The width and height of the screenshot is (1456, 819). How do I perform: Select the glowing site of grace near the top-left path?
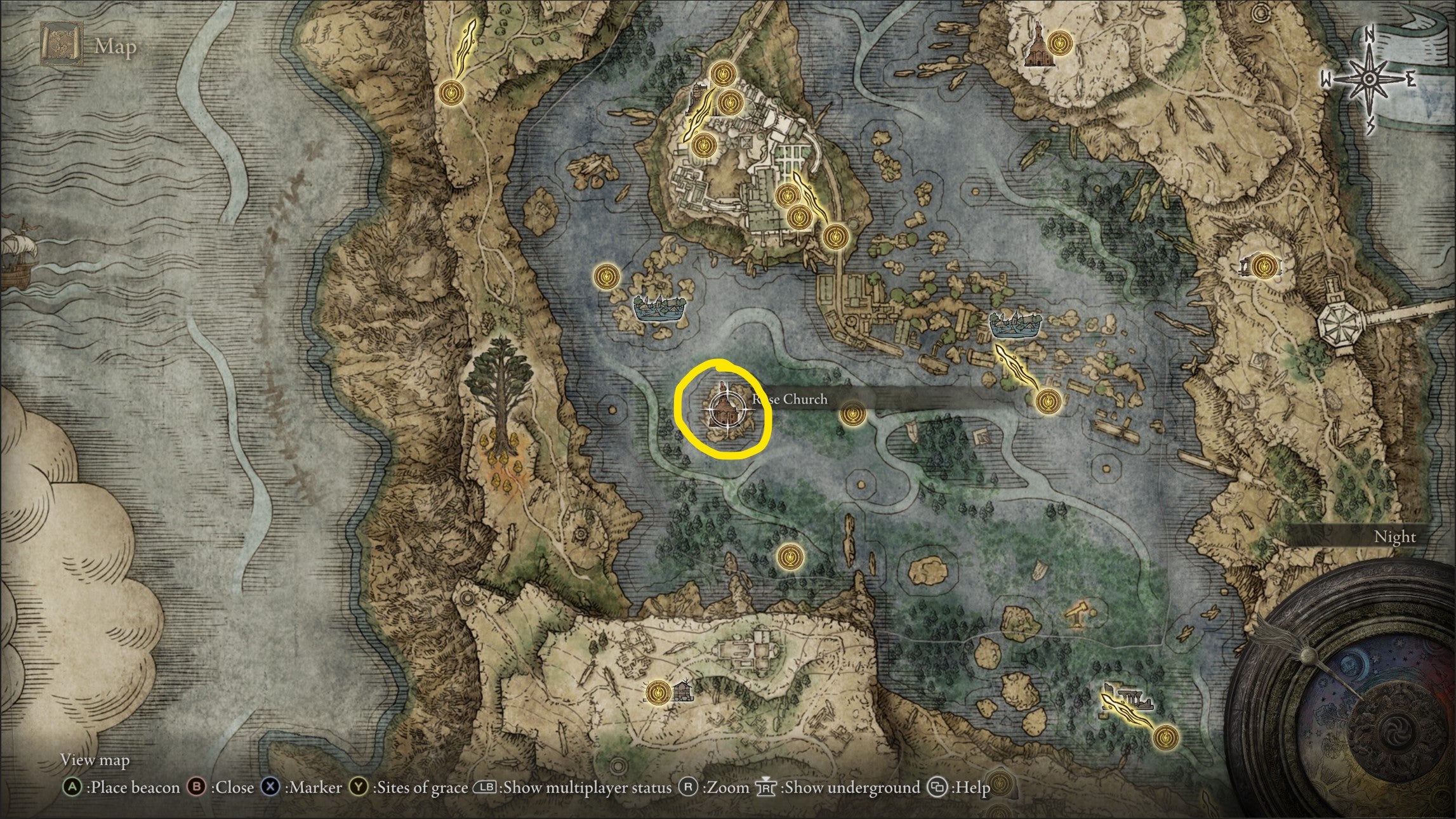pyautogui.click(x=451, y=92)
